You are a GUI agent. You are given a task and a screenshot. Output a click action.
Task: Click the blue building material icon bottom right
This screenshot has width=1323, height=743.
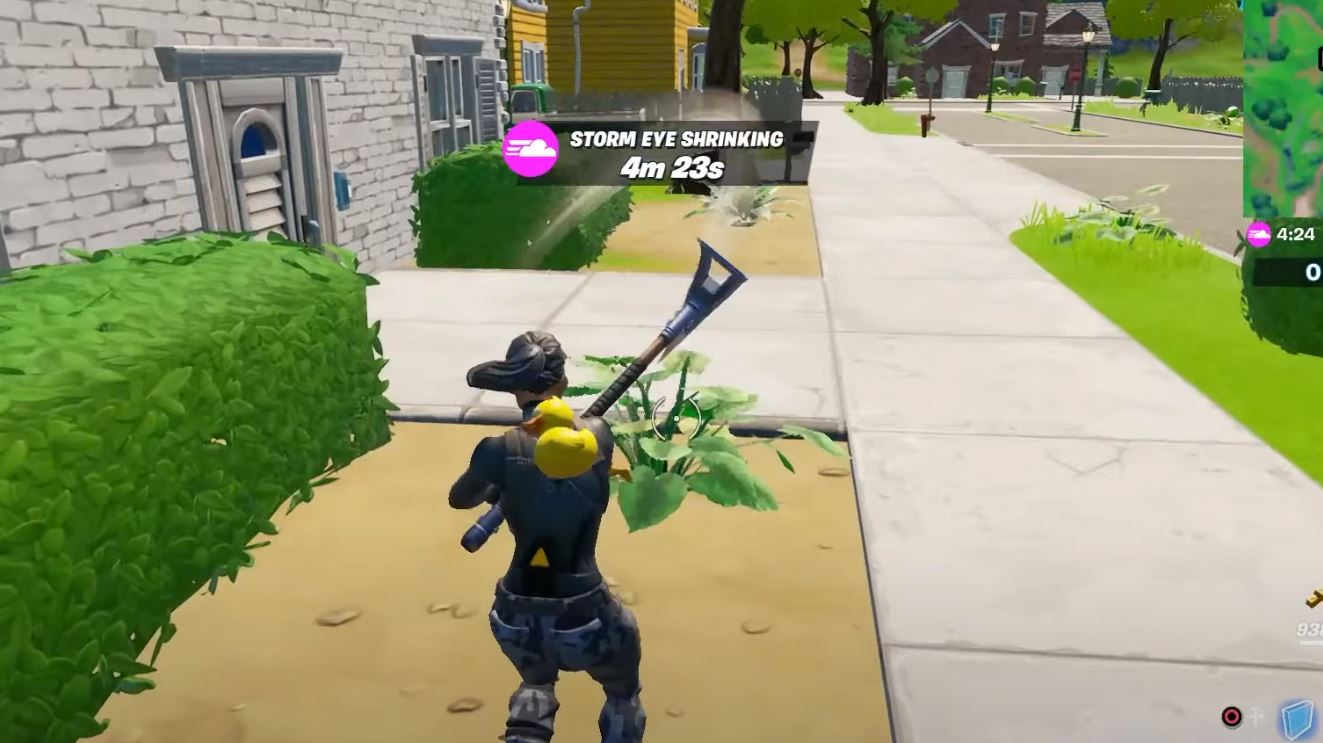pos(1296,719)
